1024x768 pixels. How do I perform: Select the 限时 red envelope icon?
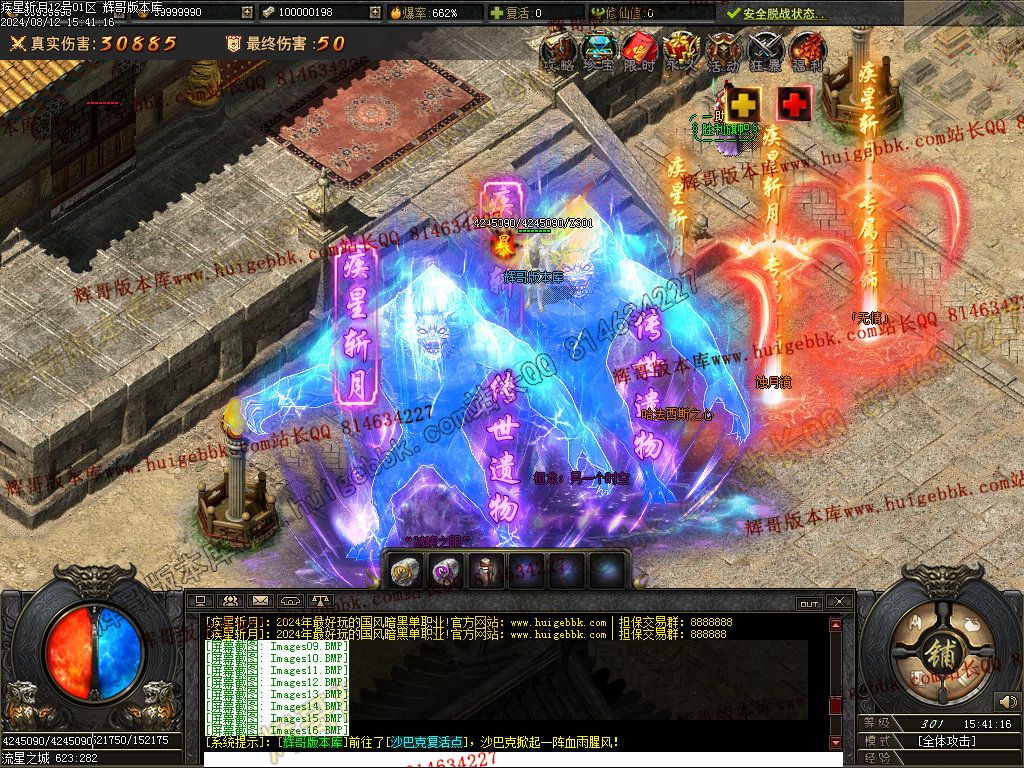coord(640,50)
